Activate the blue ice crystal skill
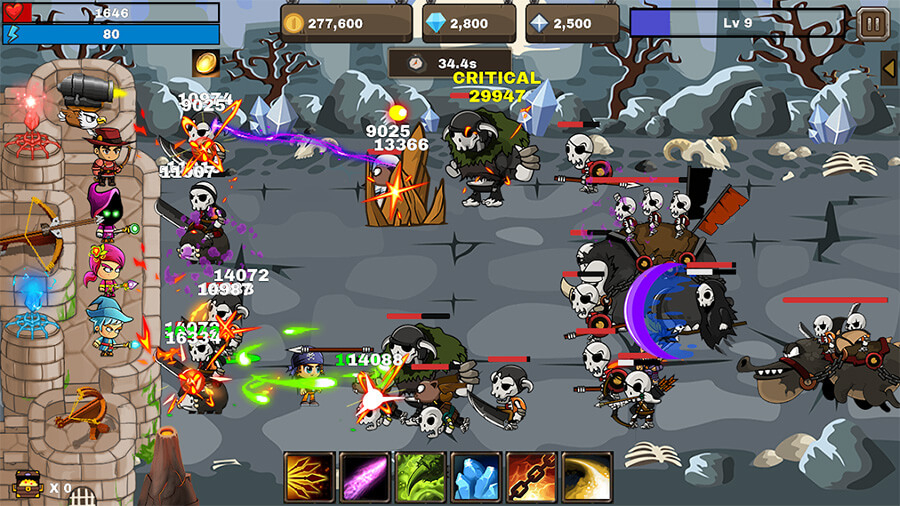Image resolution: width=900 pixels, height=506 pixels. 476,476
